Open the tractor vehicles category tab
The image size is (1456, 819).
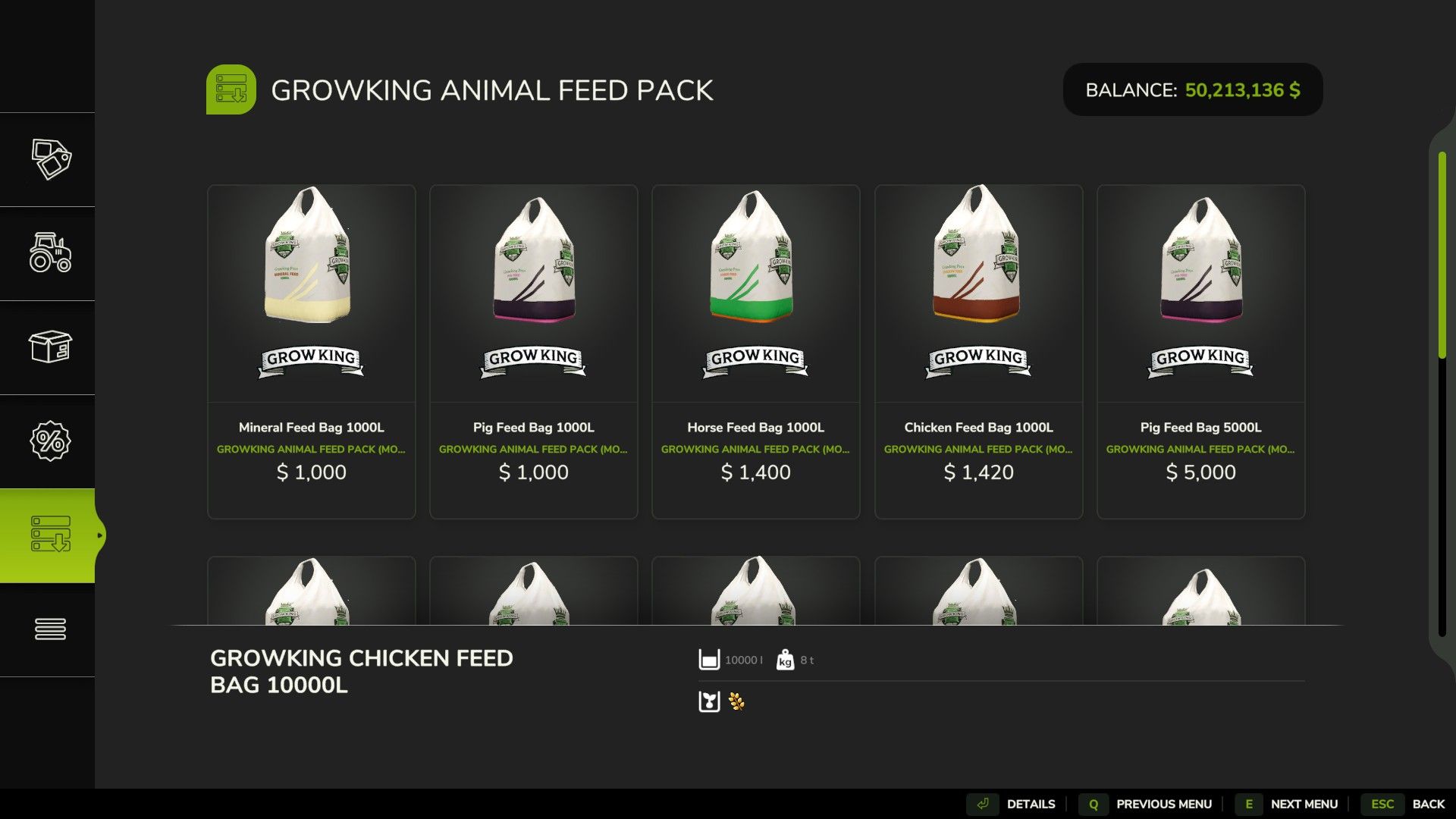point(50,253)
